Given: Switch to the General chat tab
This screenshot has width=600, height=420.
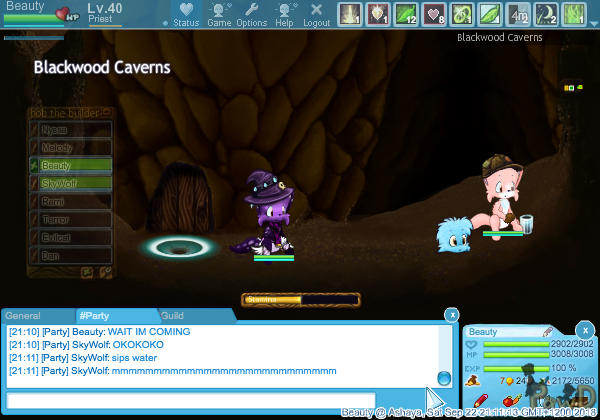Looking at the screenshot, I should [x=23, y=316].
